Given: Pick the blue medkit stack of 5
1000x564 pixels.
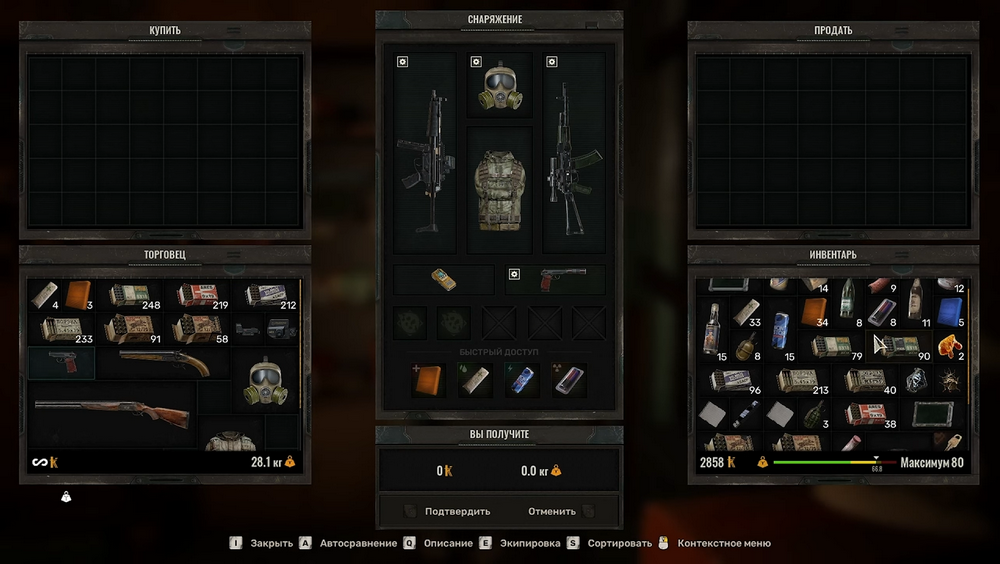Looking at the screenshot, I should [x=950, y=312].
